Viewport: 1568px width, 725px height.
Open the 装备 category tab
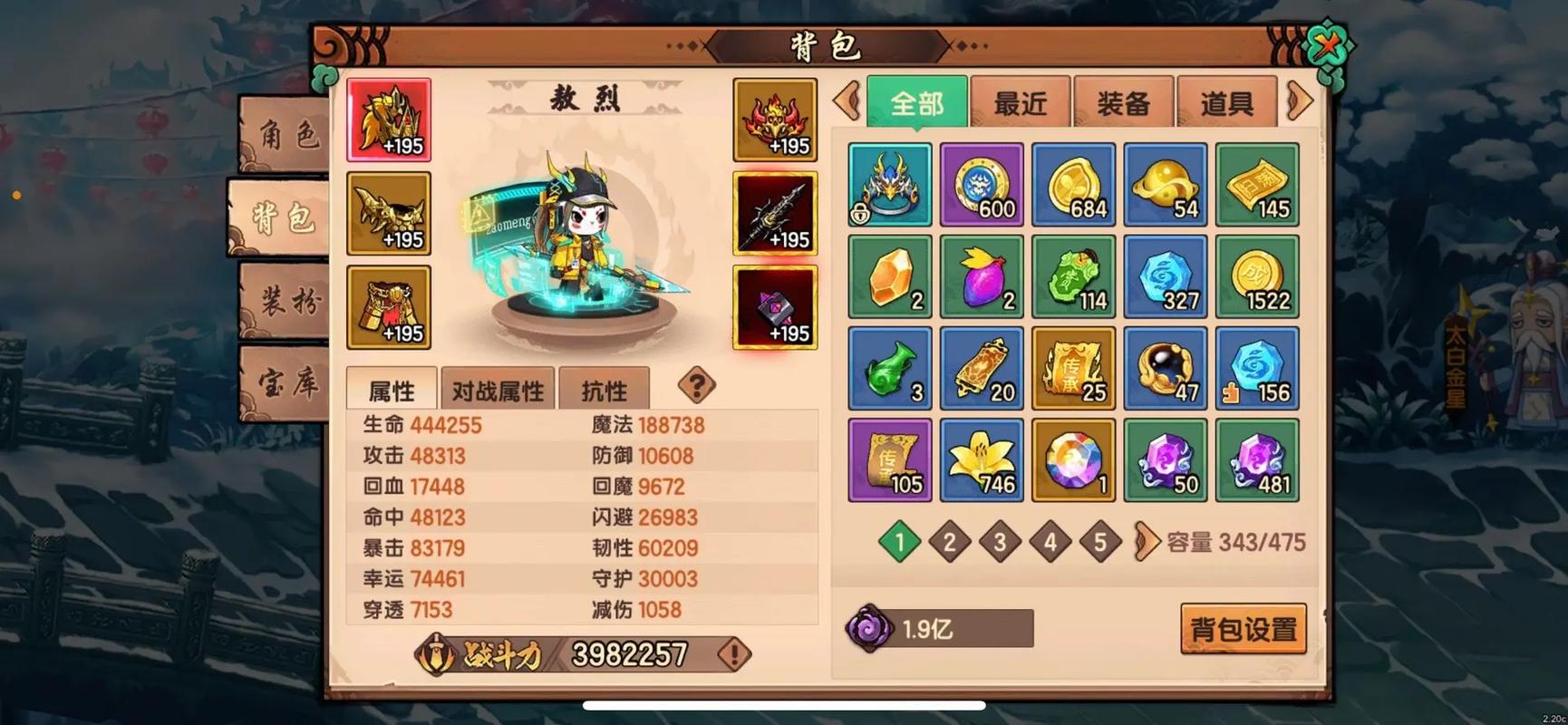1123,101
